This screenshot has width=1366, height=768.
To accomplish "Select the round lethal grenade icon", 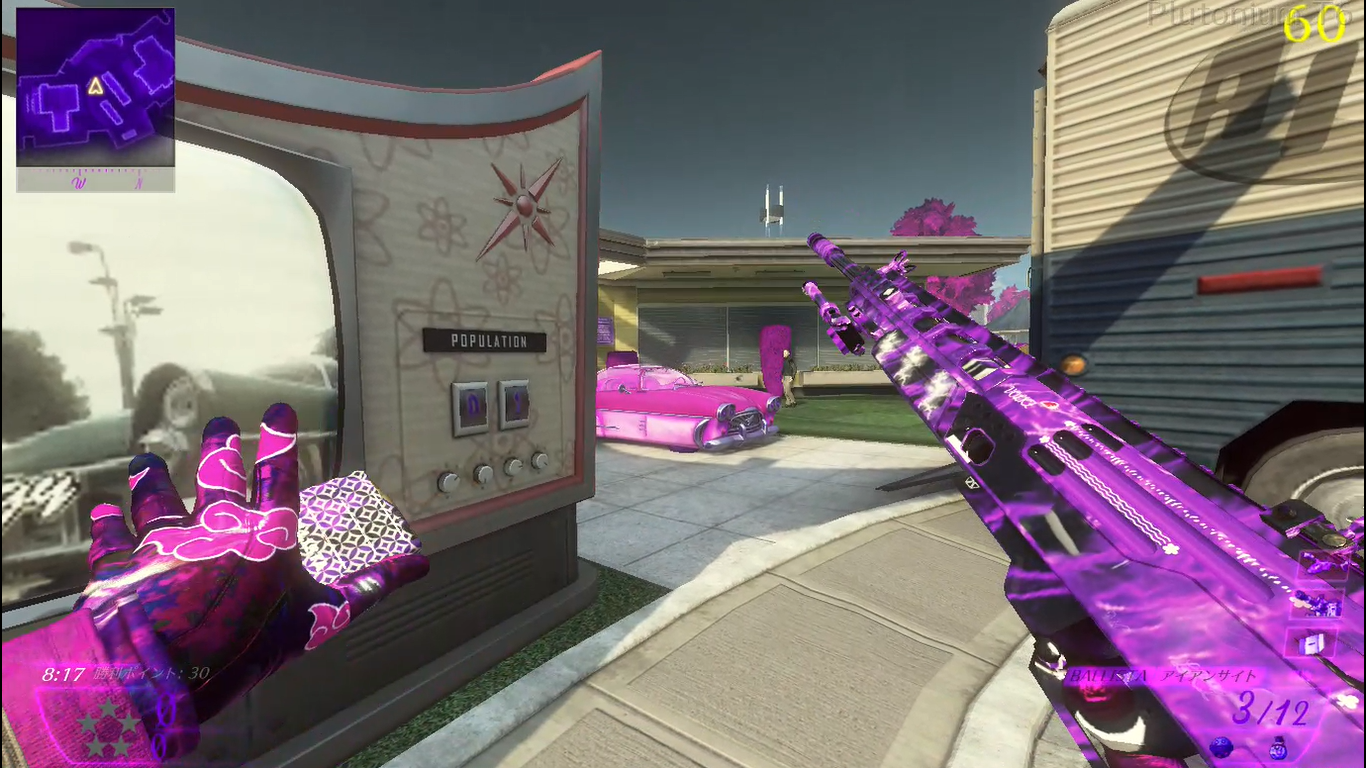I will tap(1220, 747).
